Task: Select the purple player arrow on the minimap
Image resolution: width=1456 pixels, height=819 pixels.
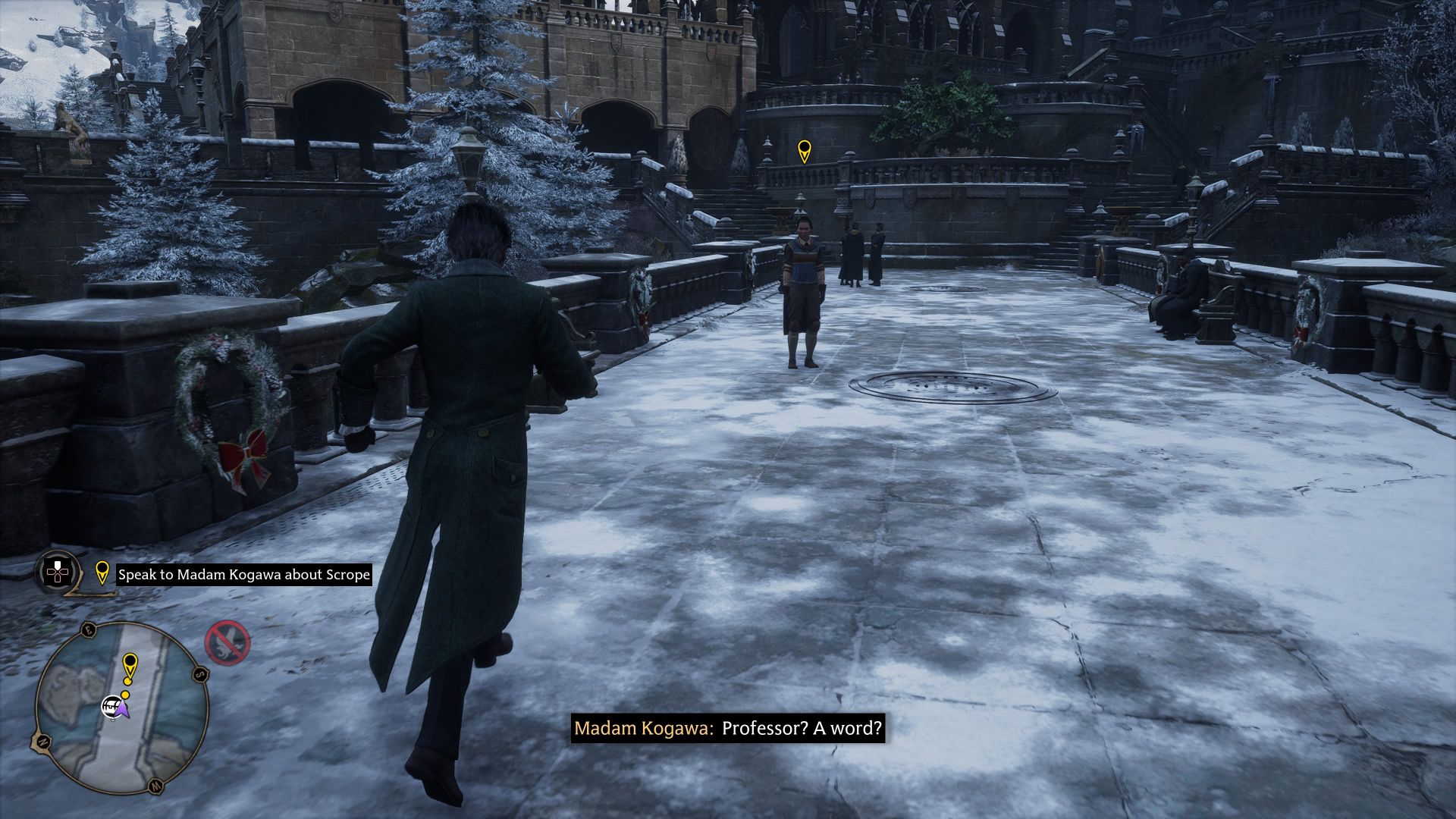Action: click(x=124, y=711)
